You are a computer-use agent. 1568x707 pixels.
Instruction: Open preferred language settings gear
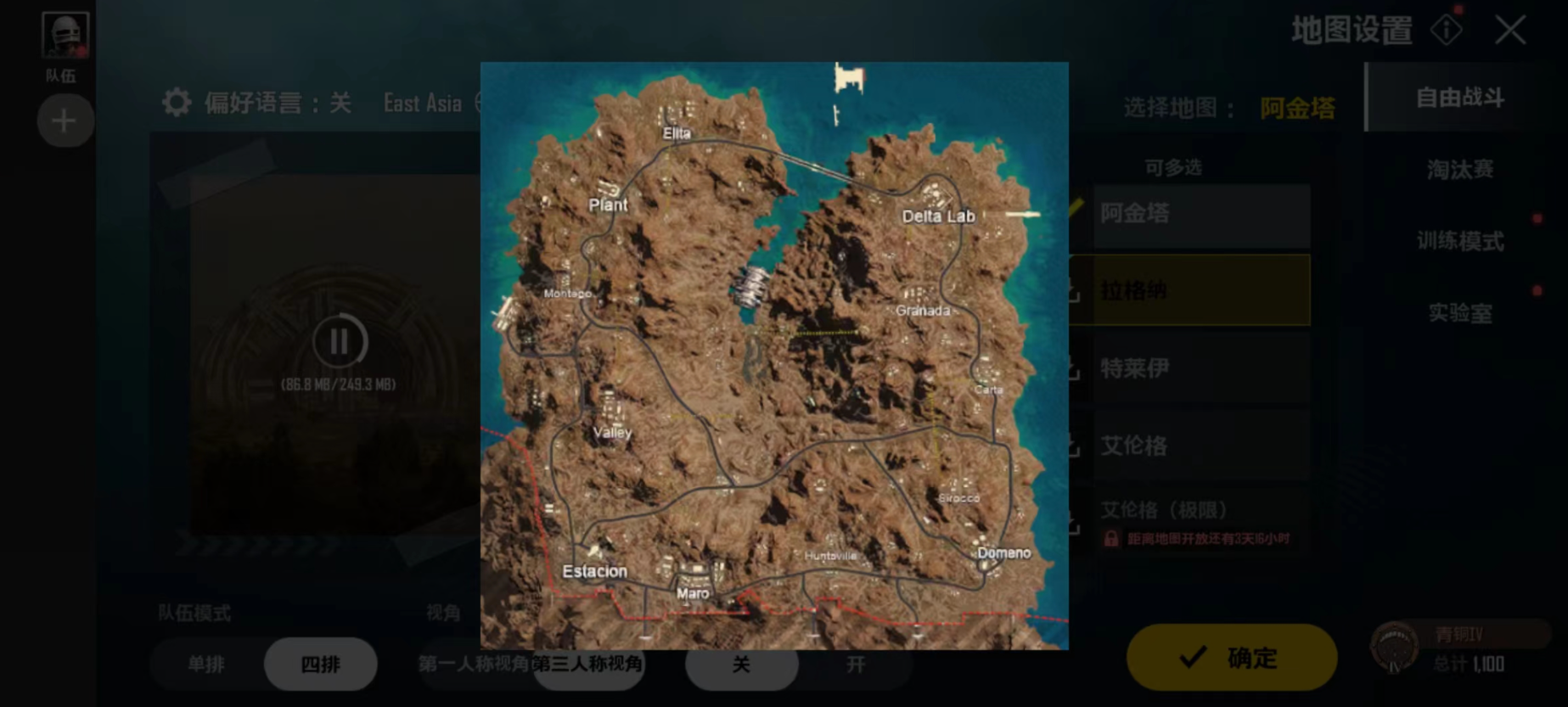[177, 103]
